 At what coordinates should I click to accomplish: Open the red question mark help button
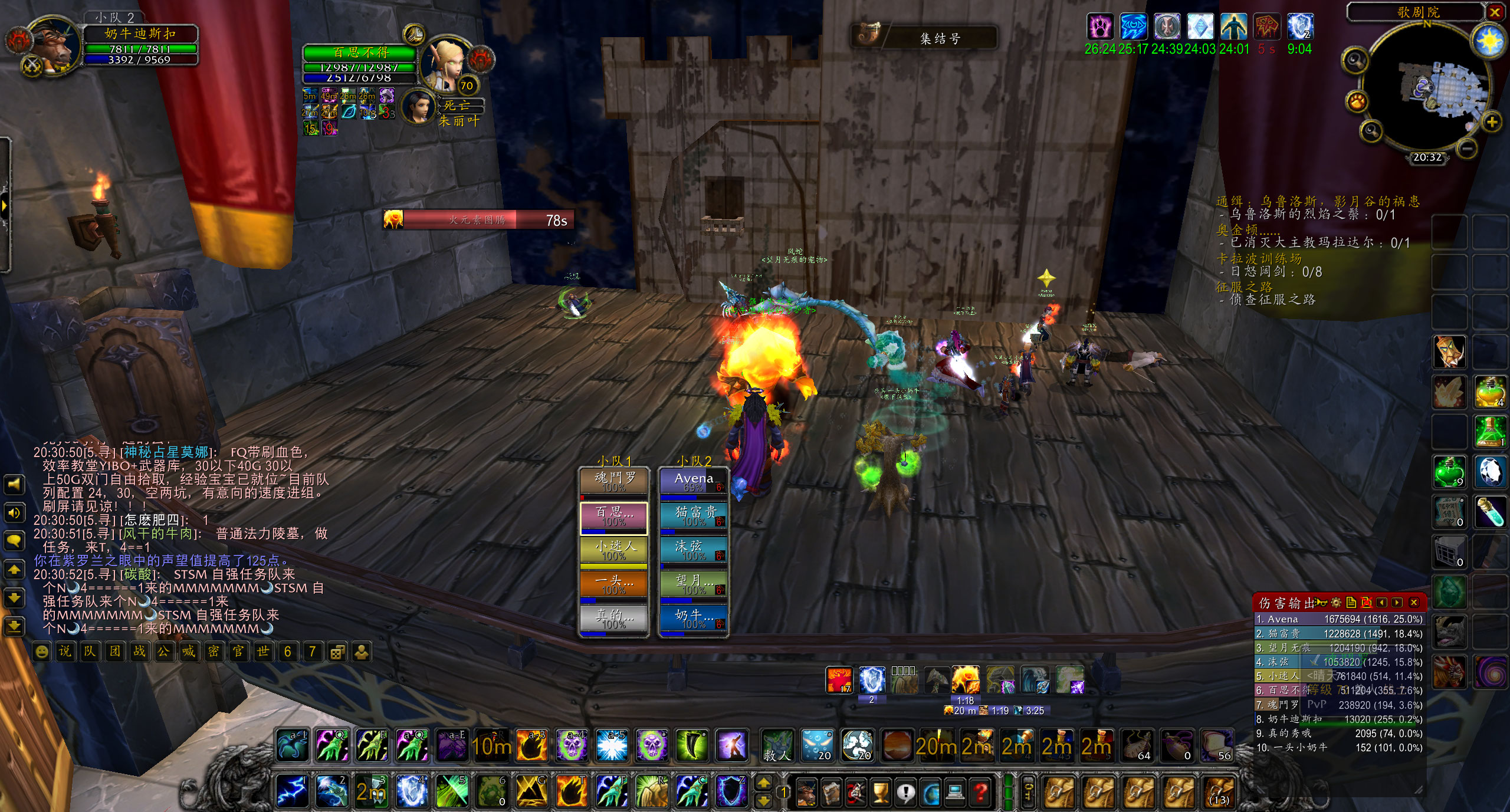pyautogui.click(x=981, y=792)
